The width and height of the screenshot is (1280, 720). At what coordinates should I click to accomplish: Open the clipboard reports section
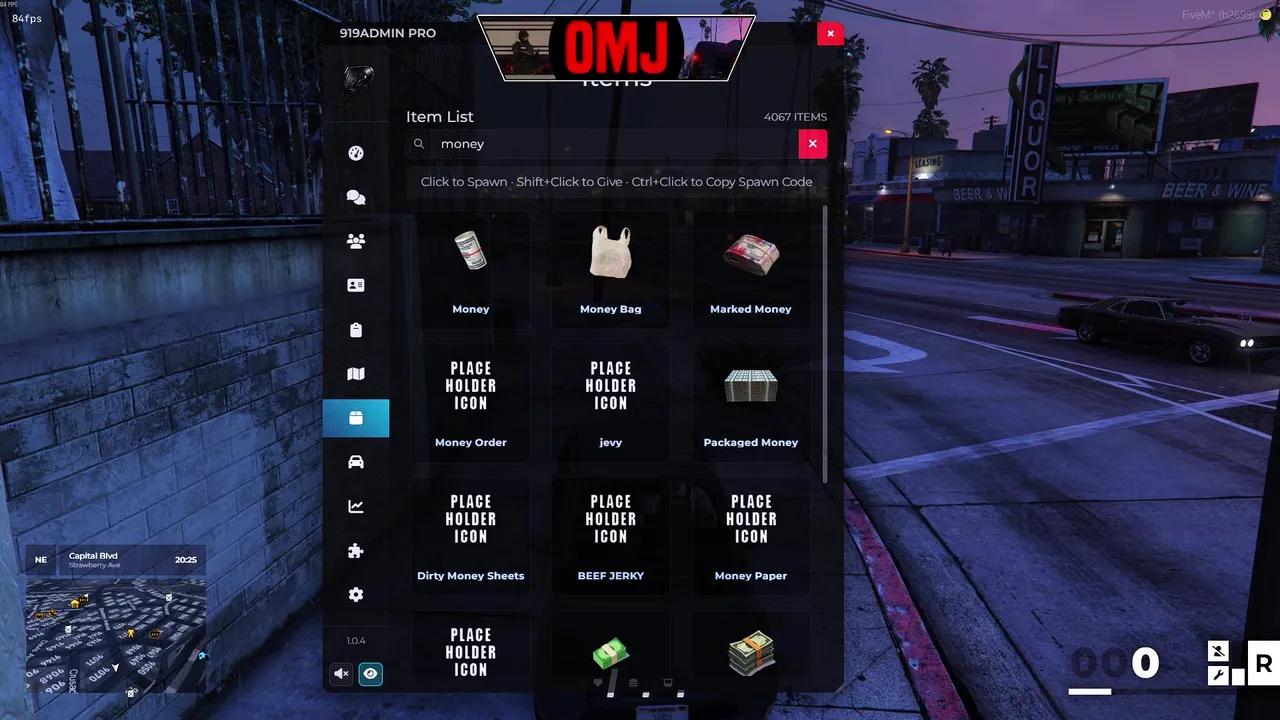[x=356, y=329]
